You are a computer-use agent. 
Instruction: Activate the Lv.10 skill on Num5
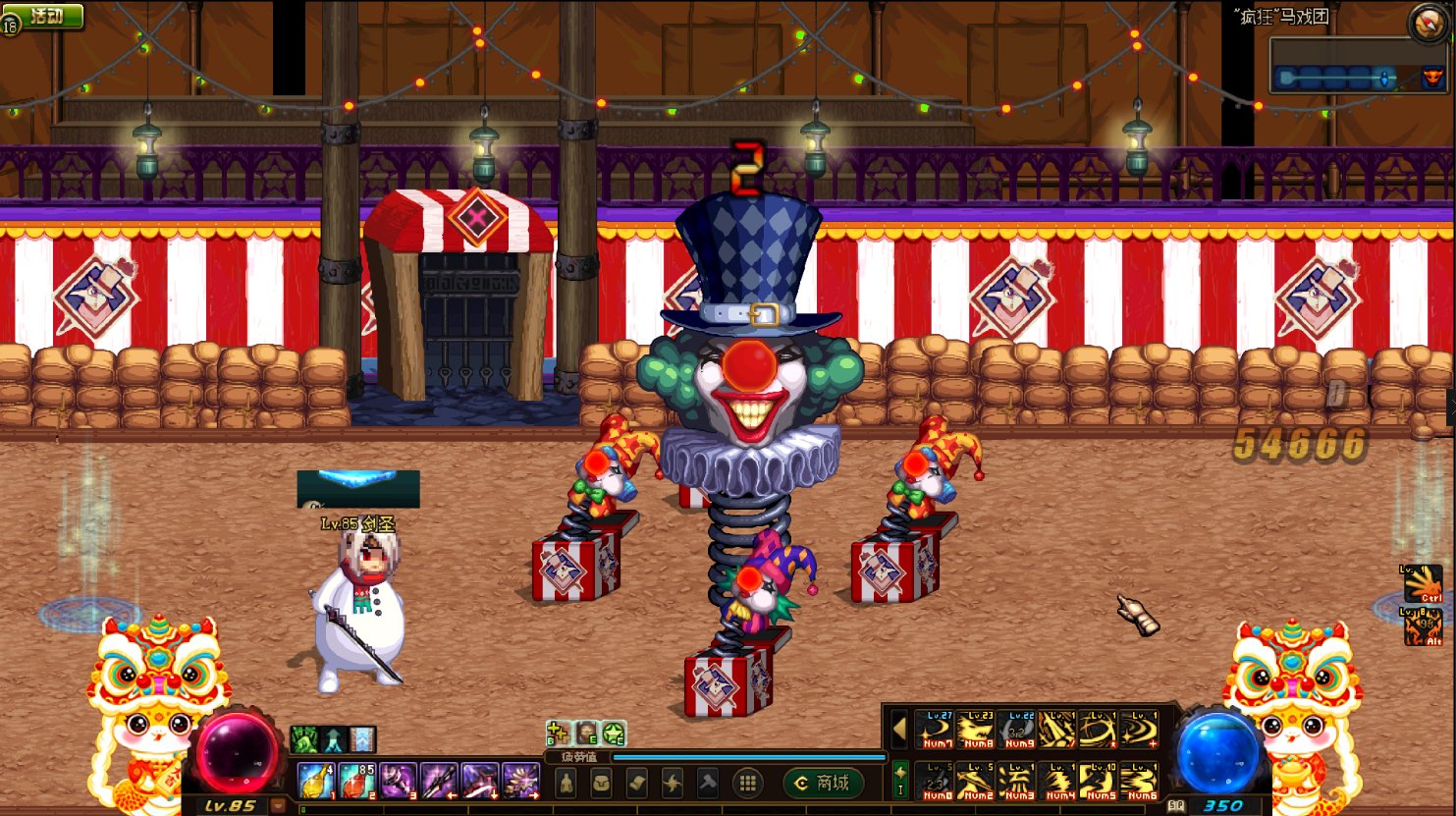tap(1099, 782)
